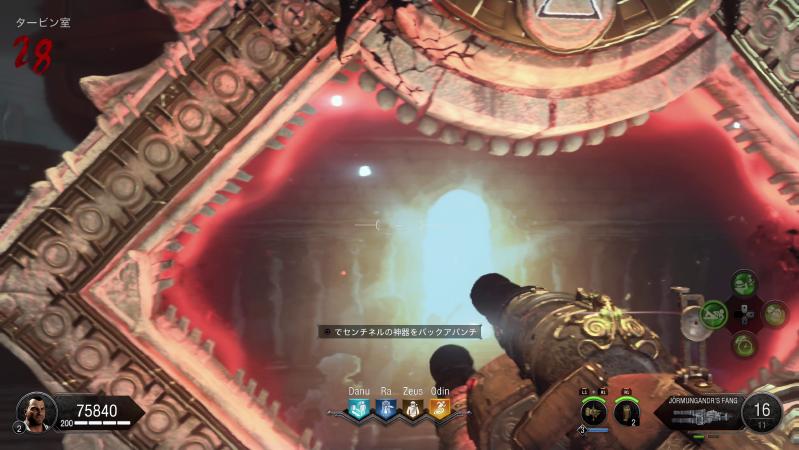Select the Ra perk icon

[386, 408]
